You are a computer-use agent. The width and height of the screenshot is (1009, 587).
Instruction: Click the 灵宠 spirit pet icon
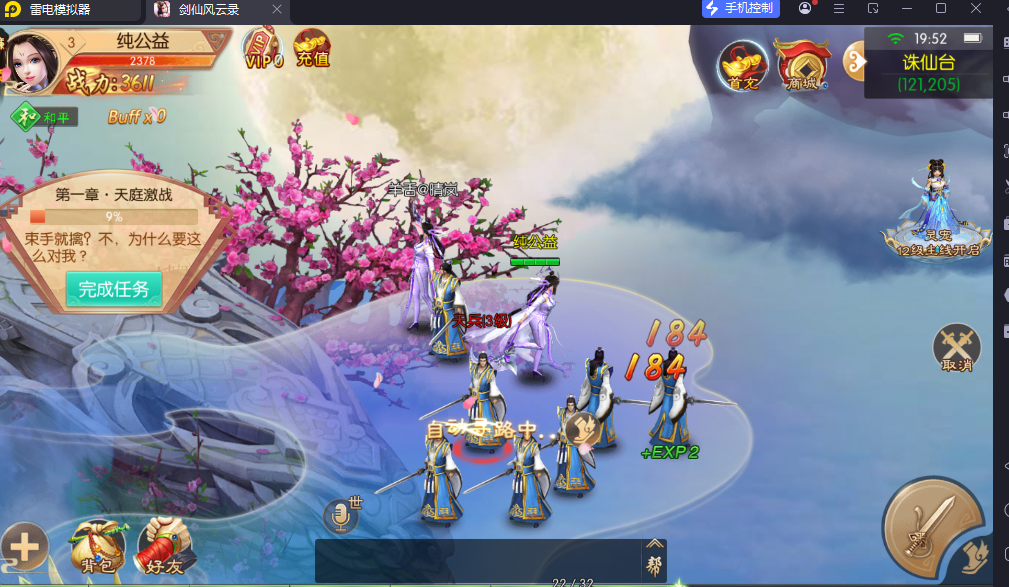(x=936, y=210)
